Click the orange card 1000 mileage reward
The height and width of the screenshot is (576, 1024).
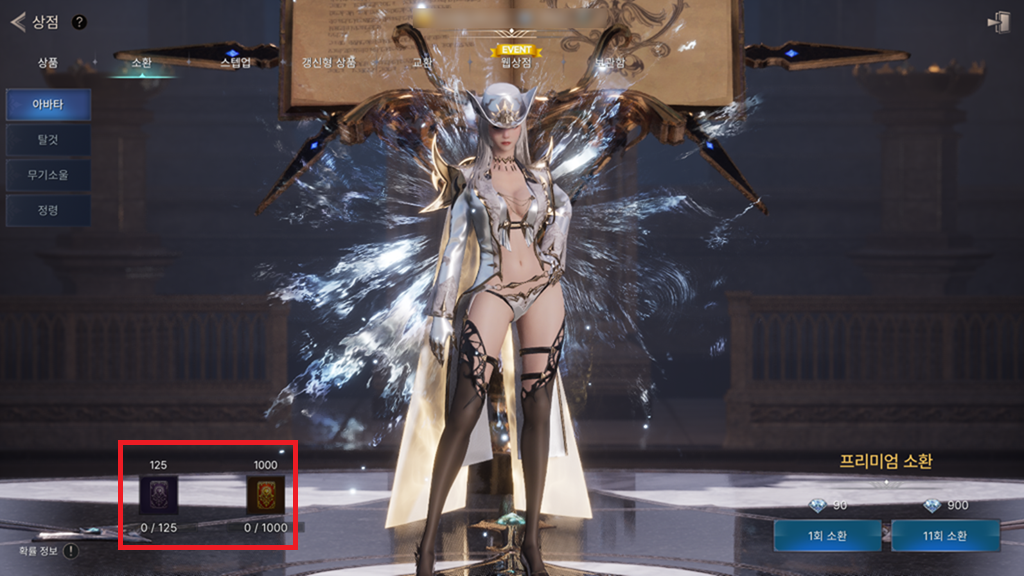tap(265, 494)
